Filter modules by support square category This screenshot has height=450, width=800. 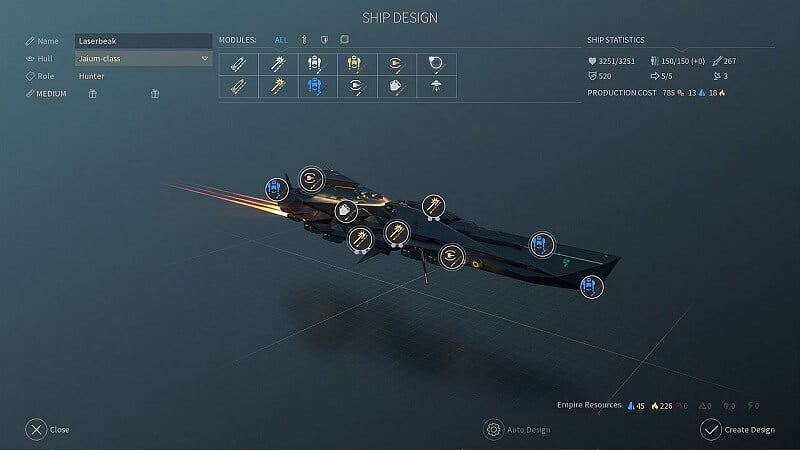point(344,40)
